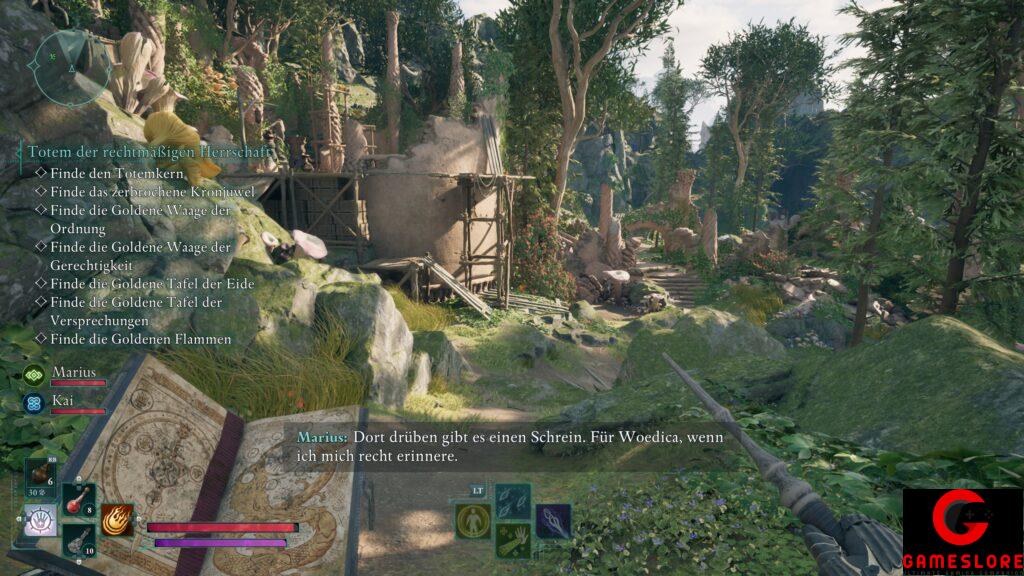Use the brown pouch item with count 6
The height and width of the screenshot is (576, 1024).
pos(42,479)
